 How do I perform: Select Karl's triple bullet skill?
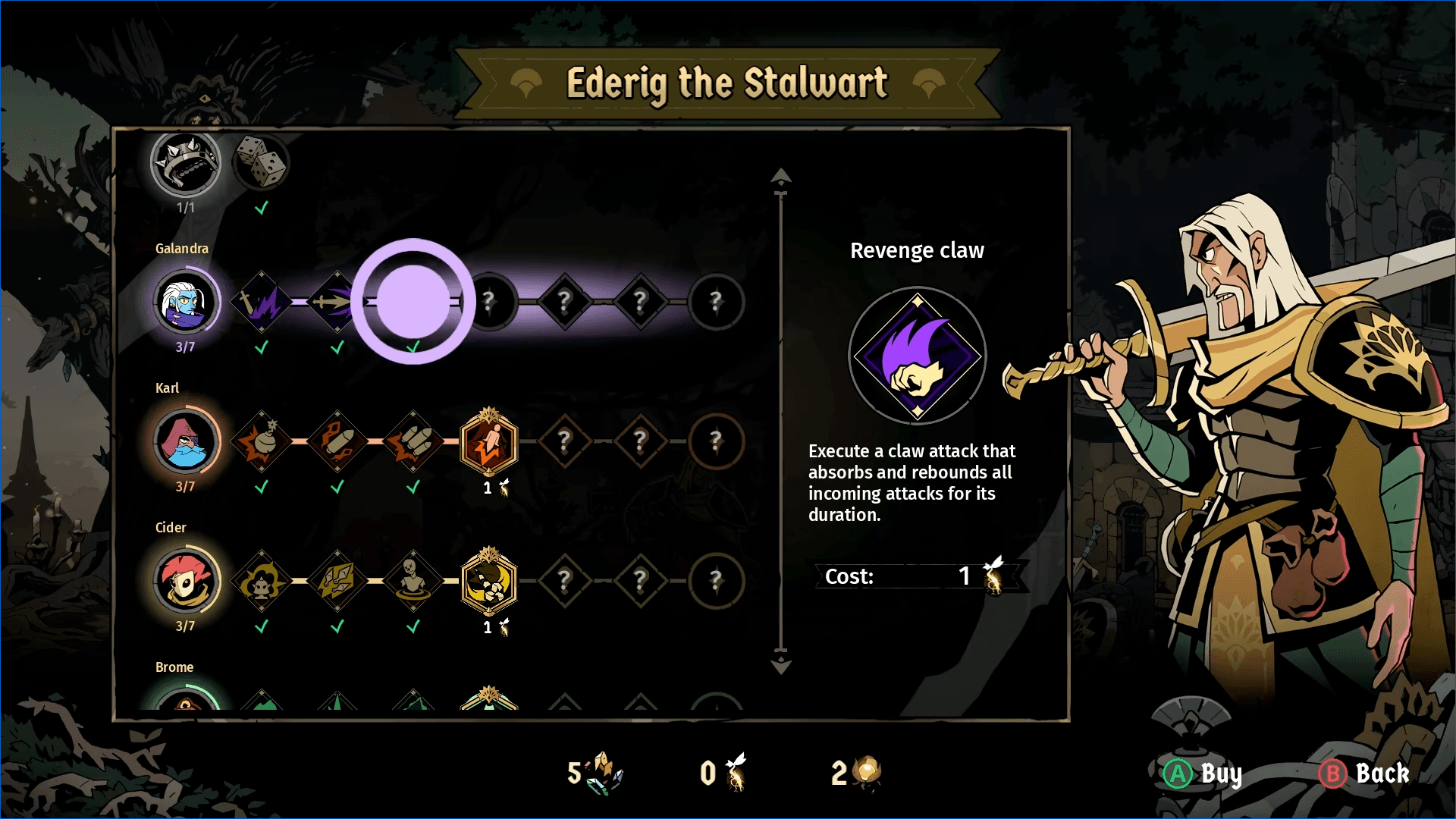click(413, 441)
